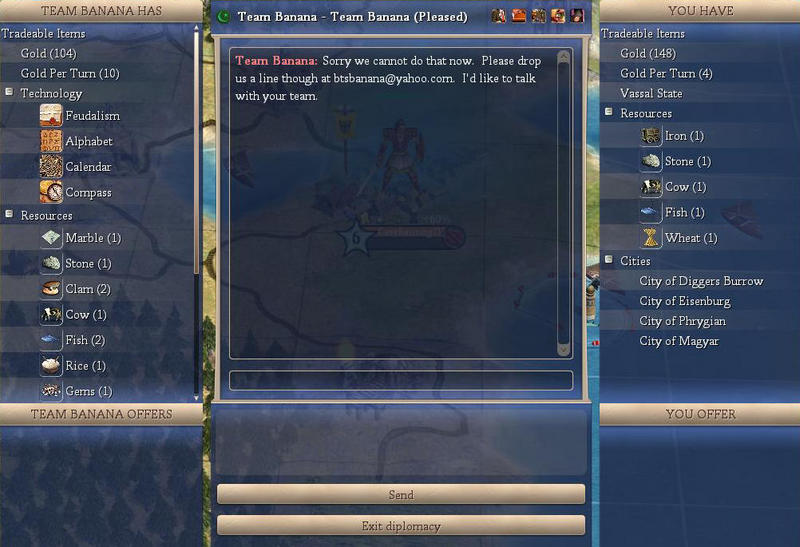This screenshot has width=800, height=547.
Task: Choose the Alphabet technology
Action: [x=88, y=142]
